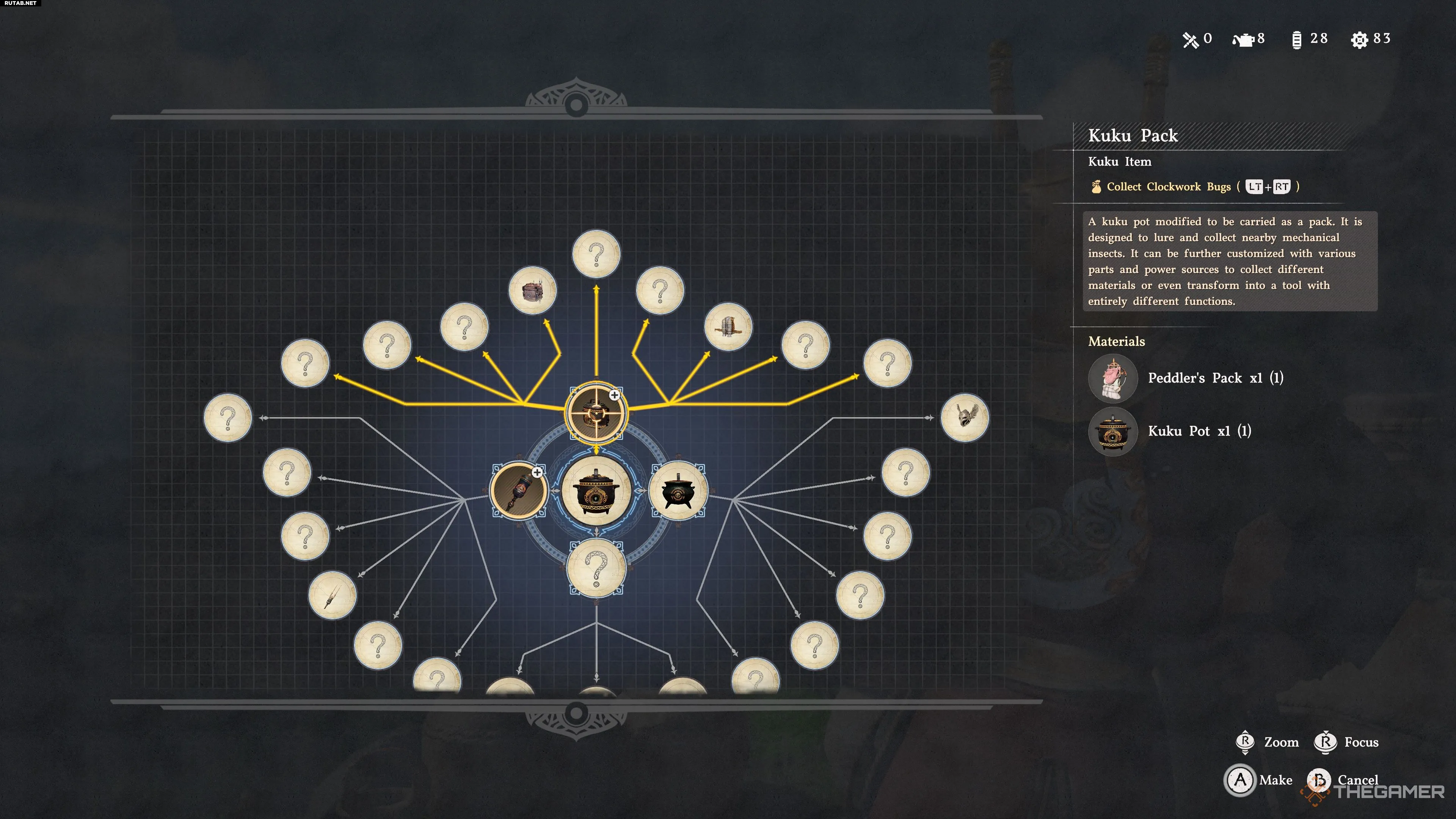This screenshot has width=1456, height=819.
Task: Choose the large central Kuku Pot node
Action: click(596, 491)
